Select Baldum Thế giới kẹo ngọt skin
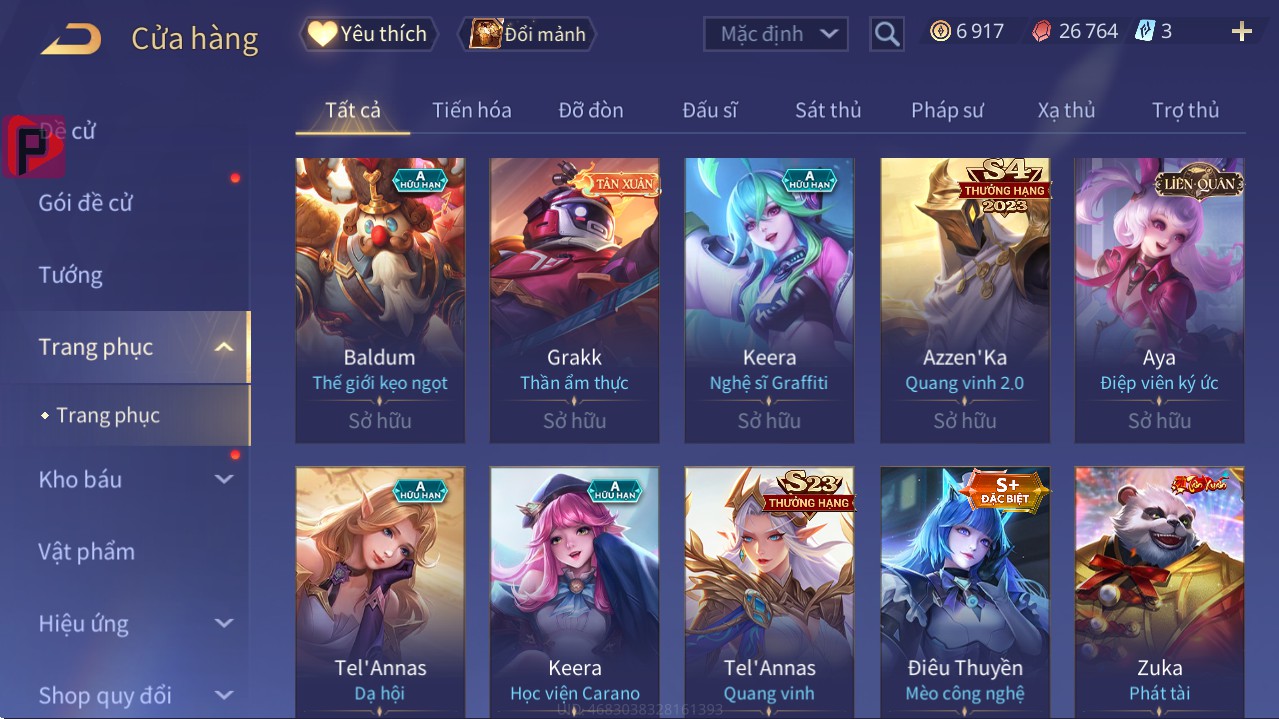 (x=380, y=299)
